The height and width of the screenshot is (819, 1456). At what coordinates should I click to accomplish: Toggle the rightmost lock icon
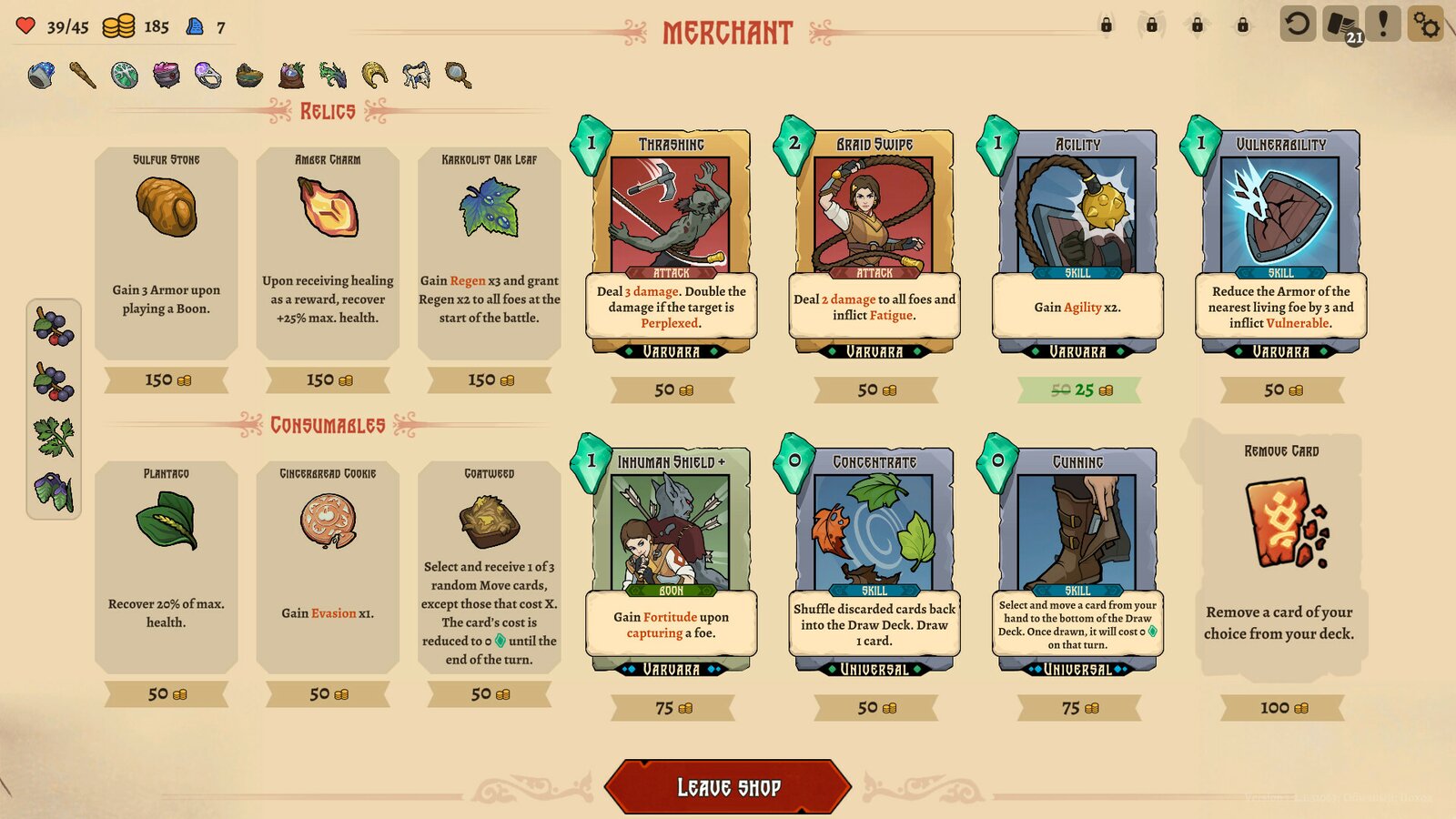point(1243,25)
